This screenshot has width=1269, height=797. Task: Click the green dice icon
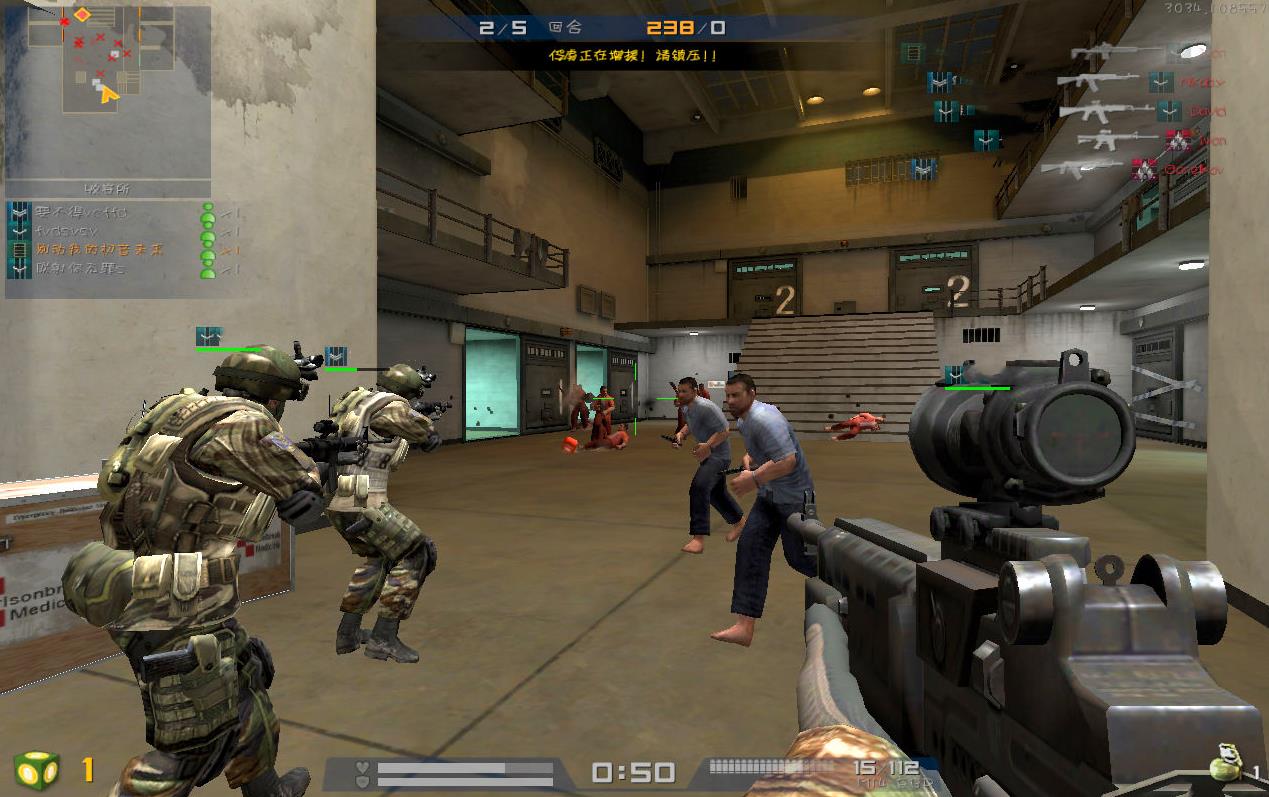(37, 770)
